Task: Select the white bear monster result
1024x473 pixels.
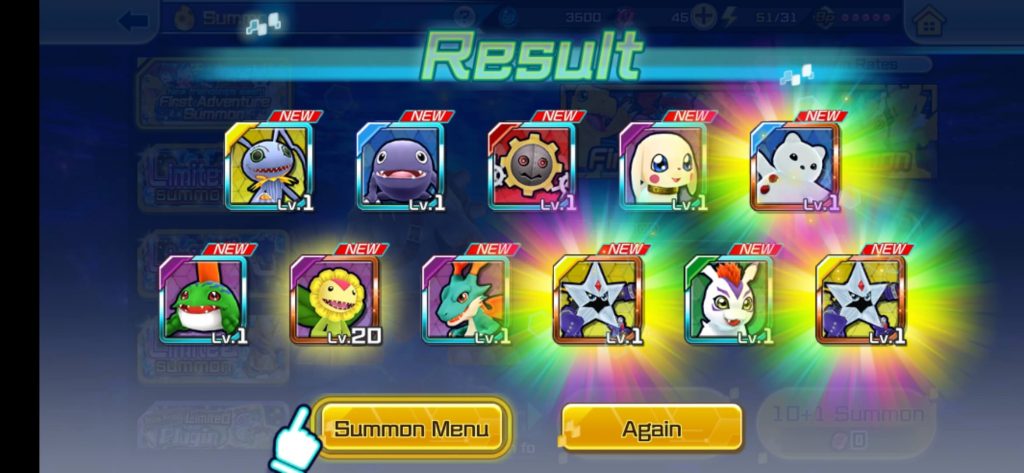Action: [x=795, y=166]
